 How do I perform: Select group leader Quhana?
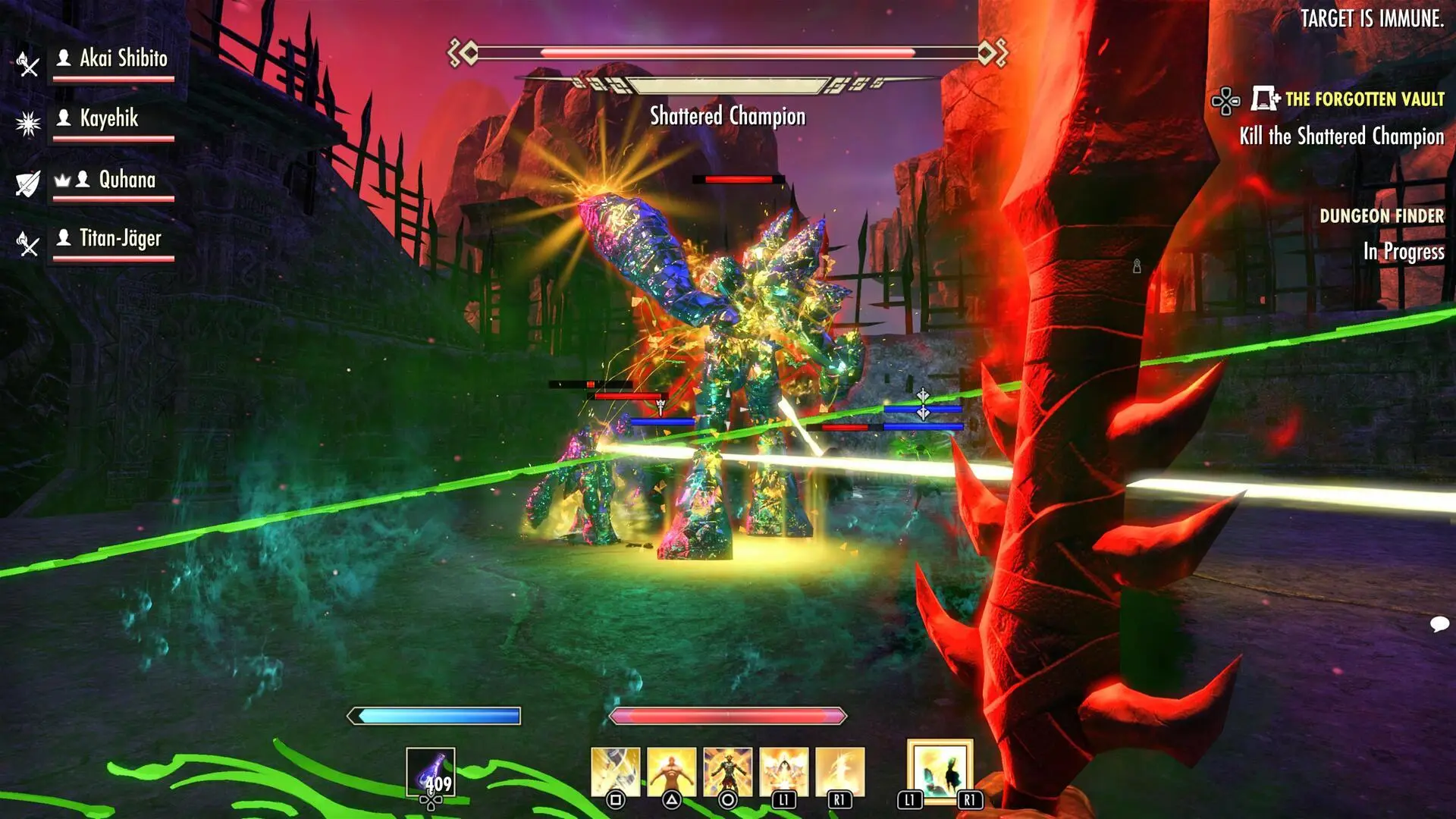coord(127,180)
